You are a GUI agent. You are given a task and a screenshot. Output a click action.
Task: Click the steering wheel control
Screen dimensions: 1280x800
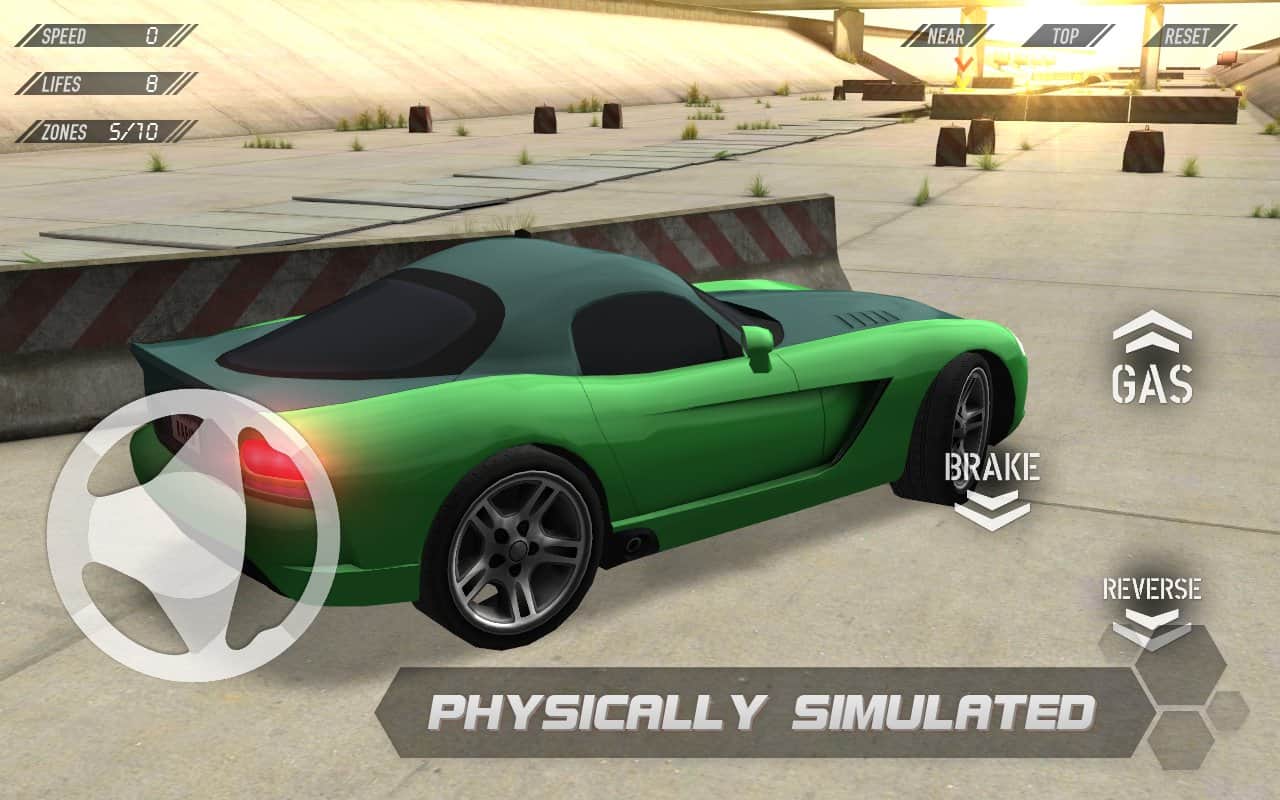point(193,535)
